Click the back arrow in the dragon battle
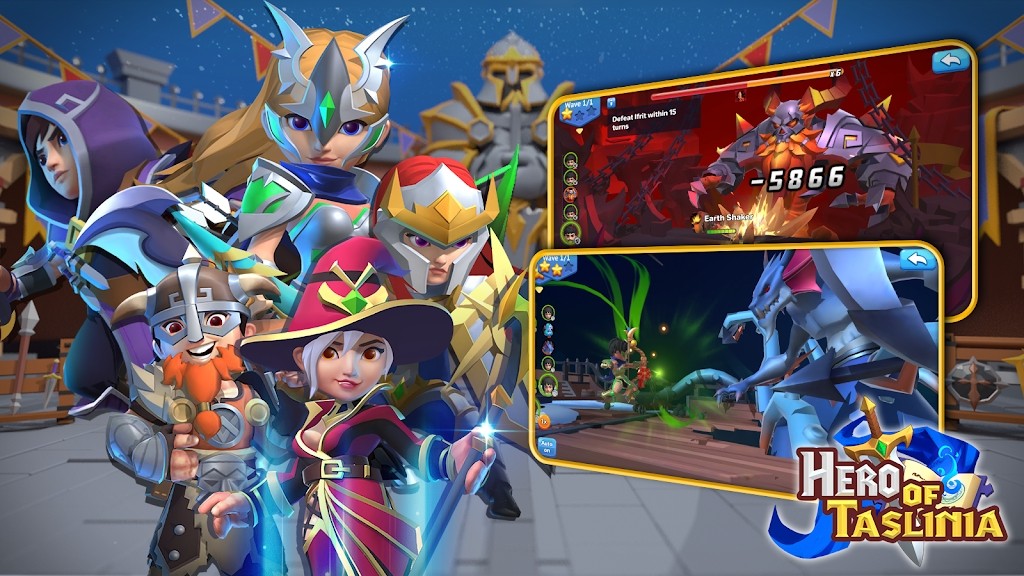This screenshot has width=1024, height=576. point(916,260)
